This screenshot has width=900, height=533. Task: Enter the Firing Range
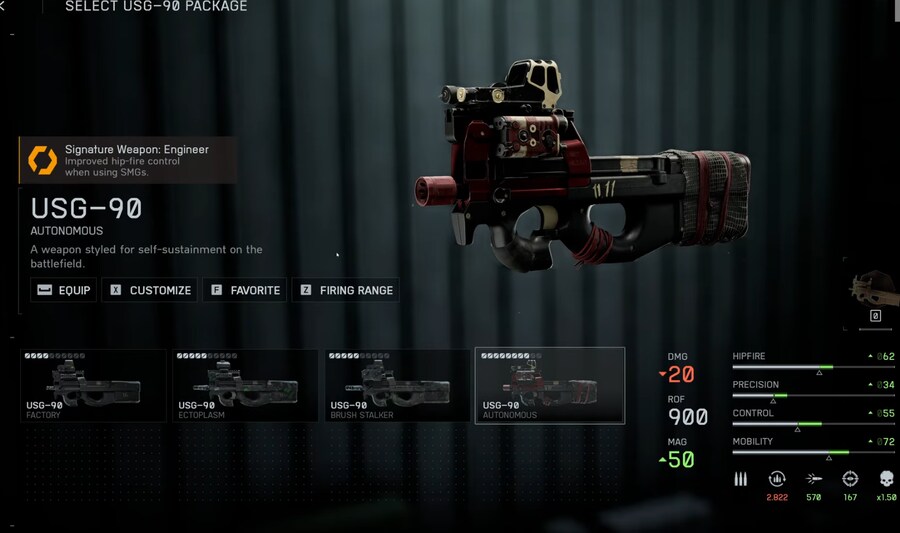click(346, 290)
